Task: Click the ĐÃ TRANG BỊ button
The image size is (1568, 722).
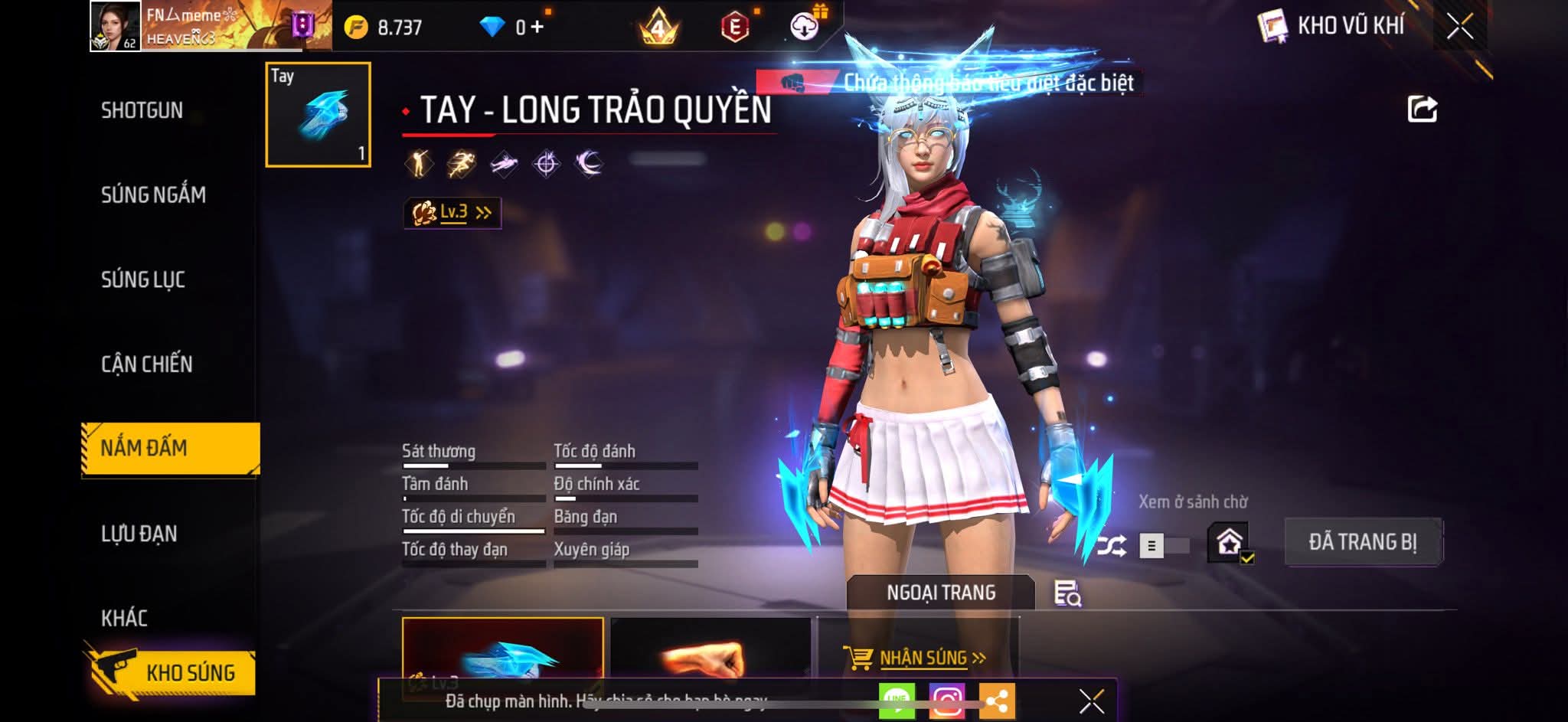Action: coord(1363,542)
